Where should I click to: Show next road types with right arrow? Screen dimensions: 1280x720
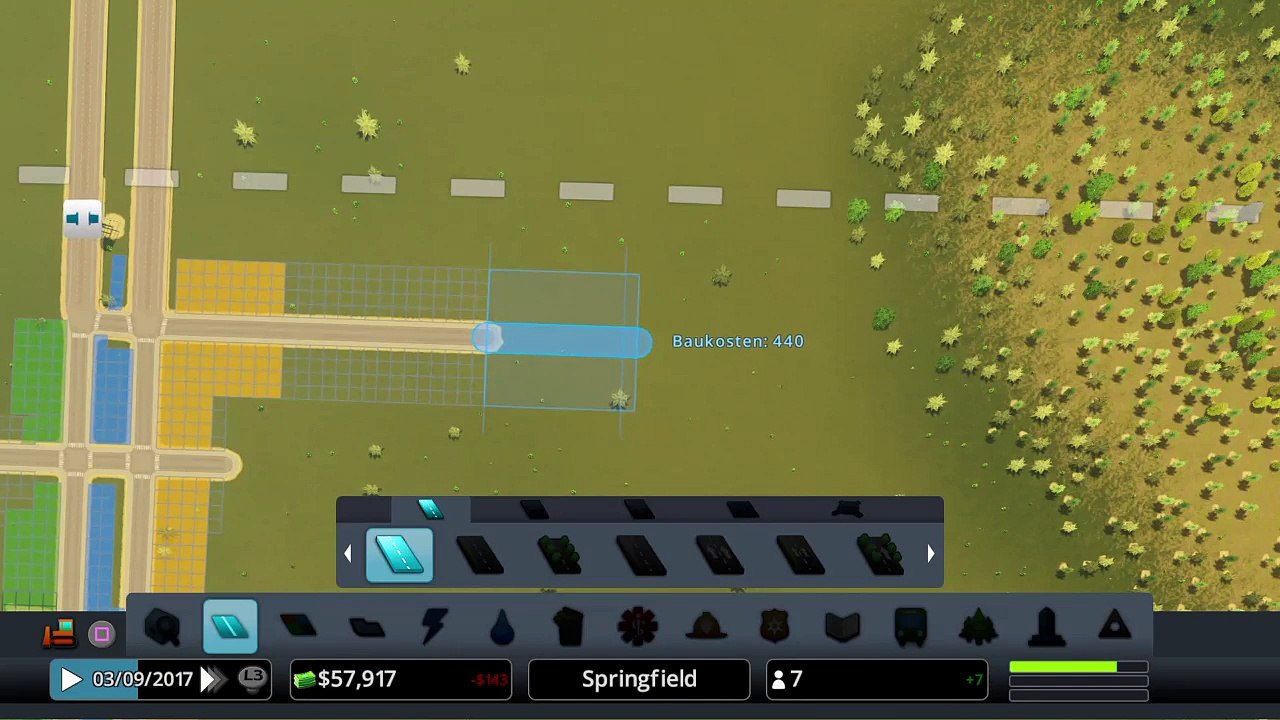(x=930, y=553)
